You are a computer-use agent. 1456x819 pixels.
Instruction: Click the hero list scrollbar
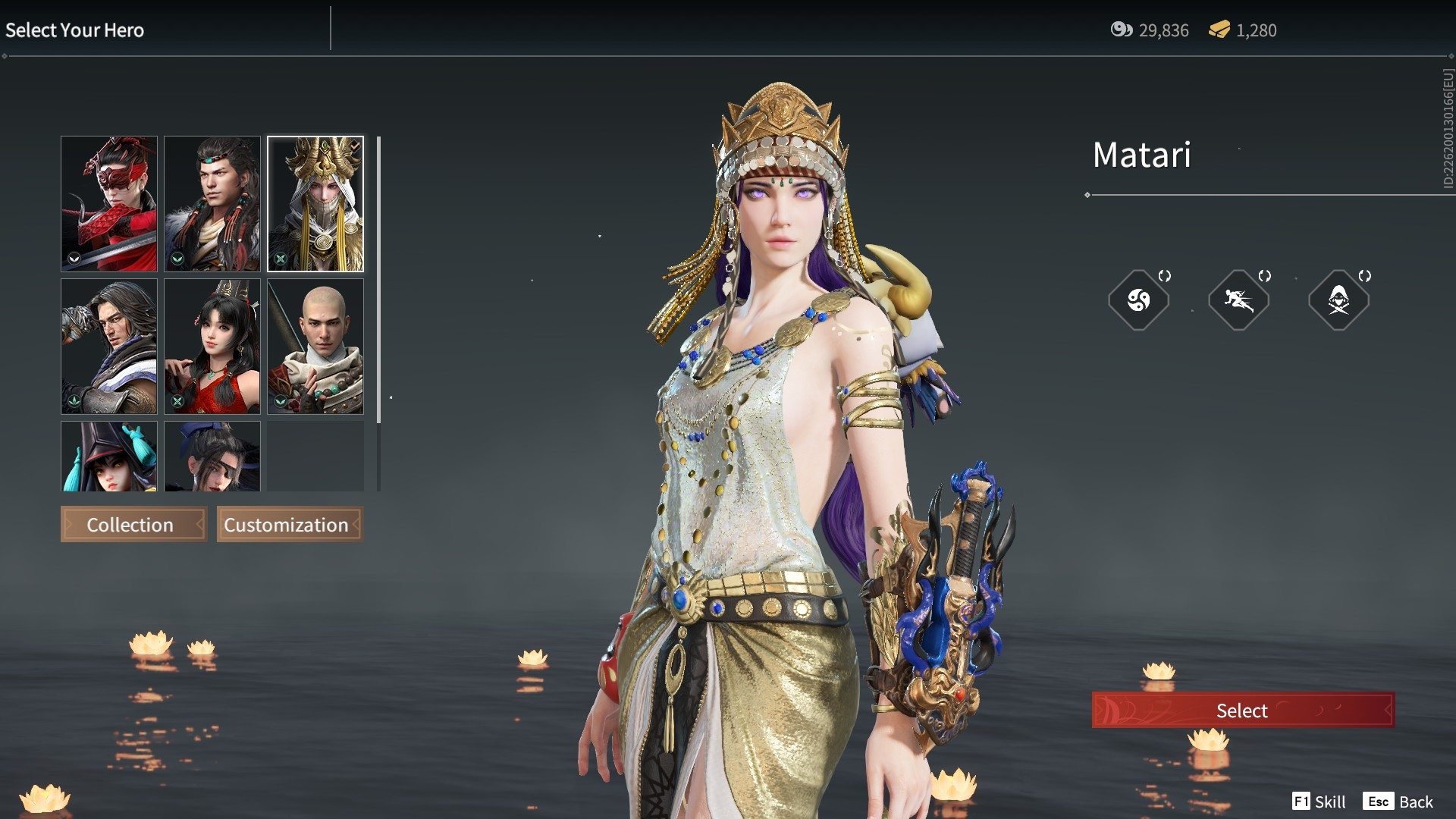click(378, 281)
